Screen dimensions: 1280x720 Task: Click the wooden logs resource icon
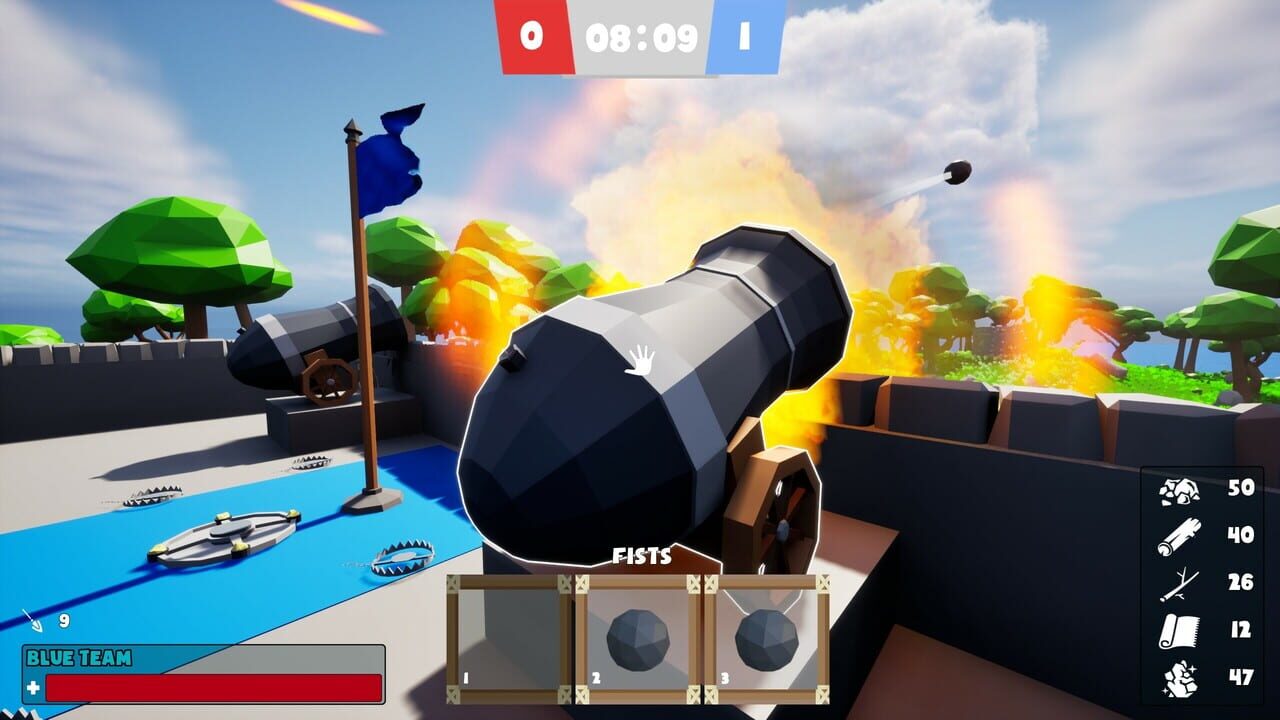click(1181, 535)
